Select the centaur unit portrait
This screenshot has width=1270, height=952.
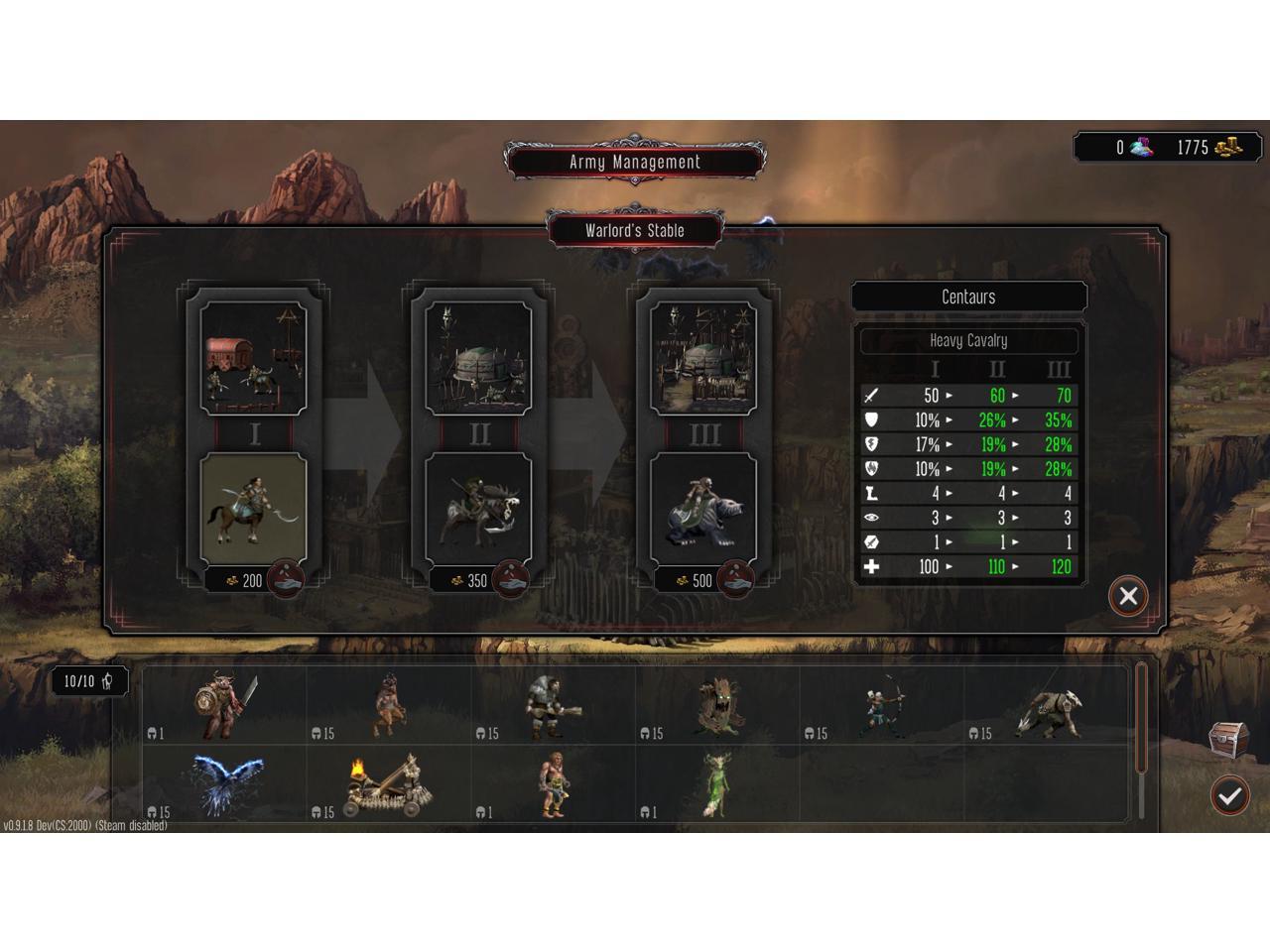[x=254, y=509]
